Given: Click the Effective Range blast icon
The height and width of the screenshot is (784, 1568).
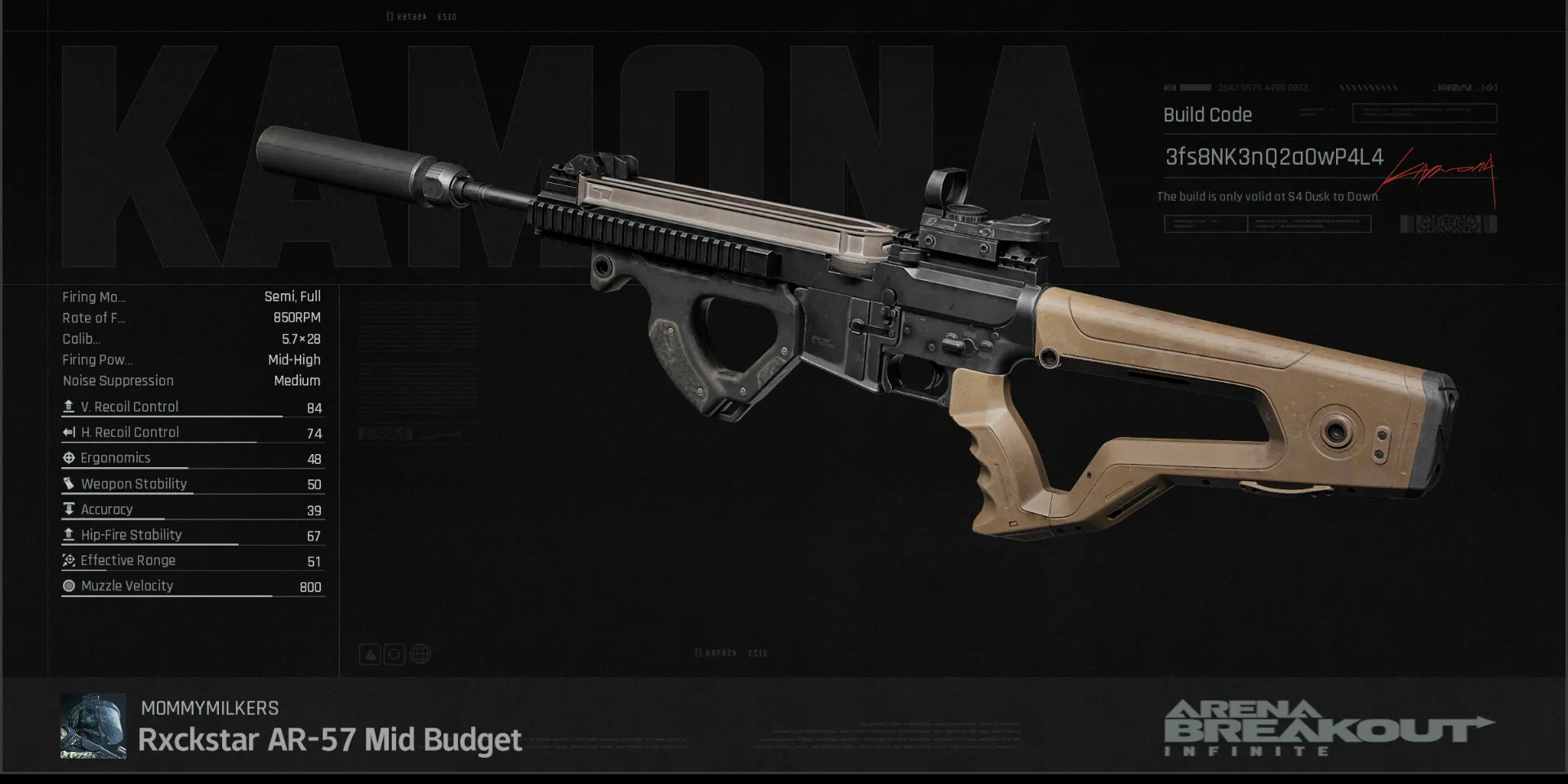Looking at the screenshot, I should 69,560.
